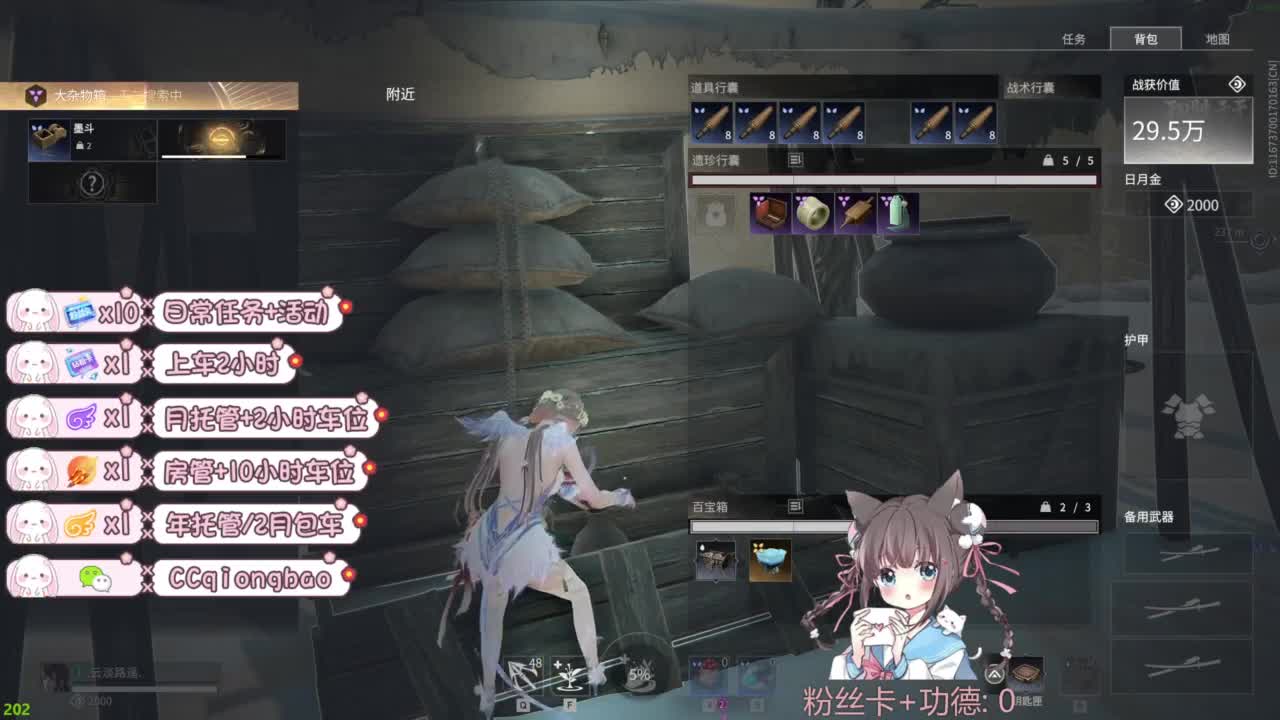The image size is (1280, 720).
Task: Click the 日月金 currency diamond icon
Action: pyautogui.click(x=1173, y=205)
